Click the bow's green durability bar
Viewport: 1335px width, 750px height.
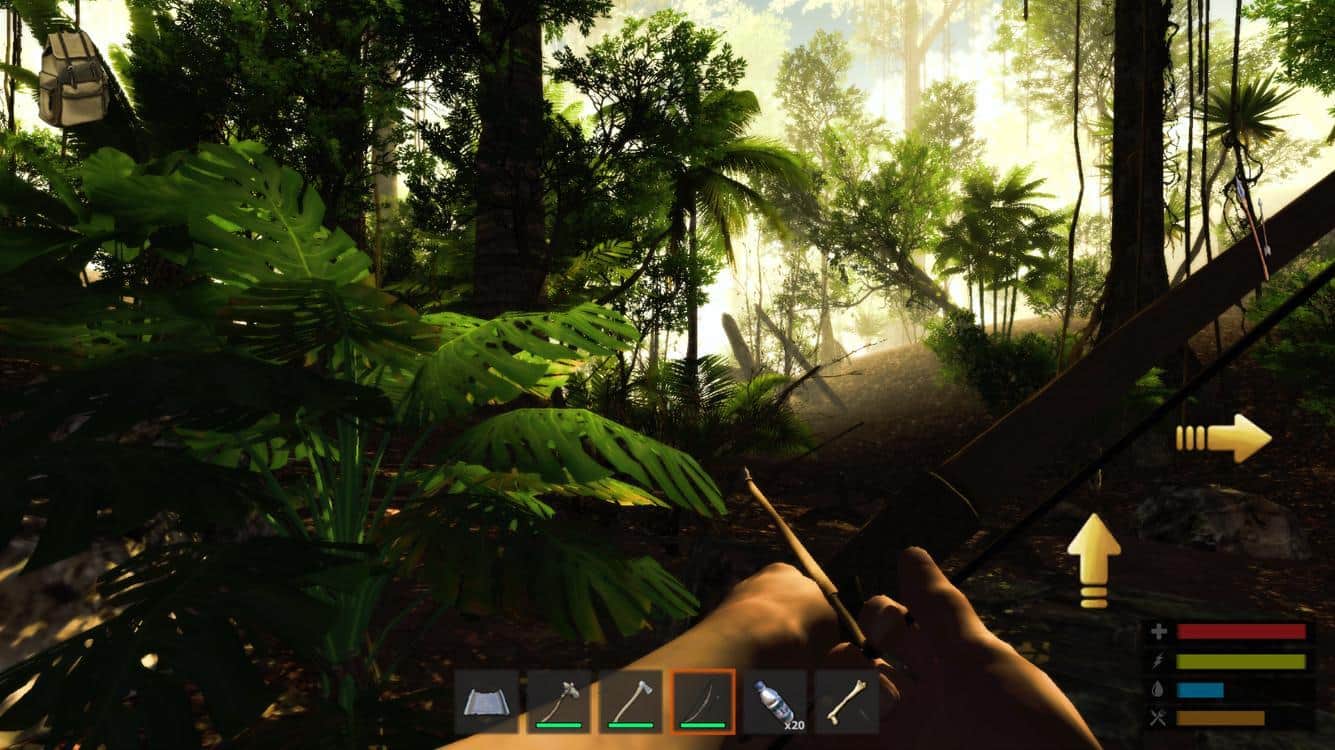point(704,725)
